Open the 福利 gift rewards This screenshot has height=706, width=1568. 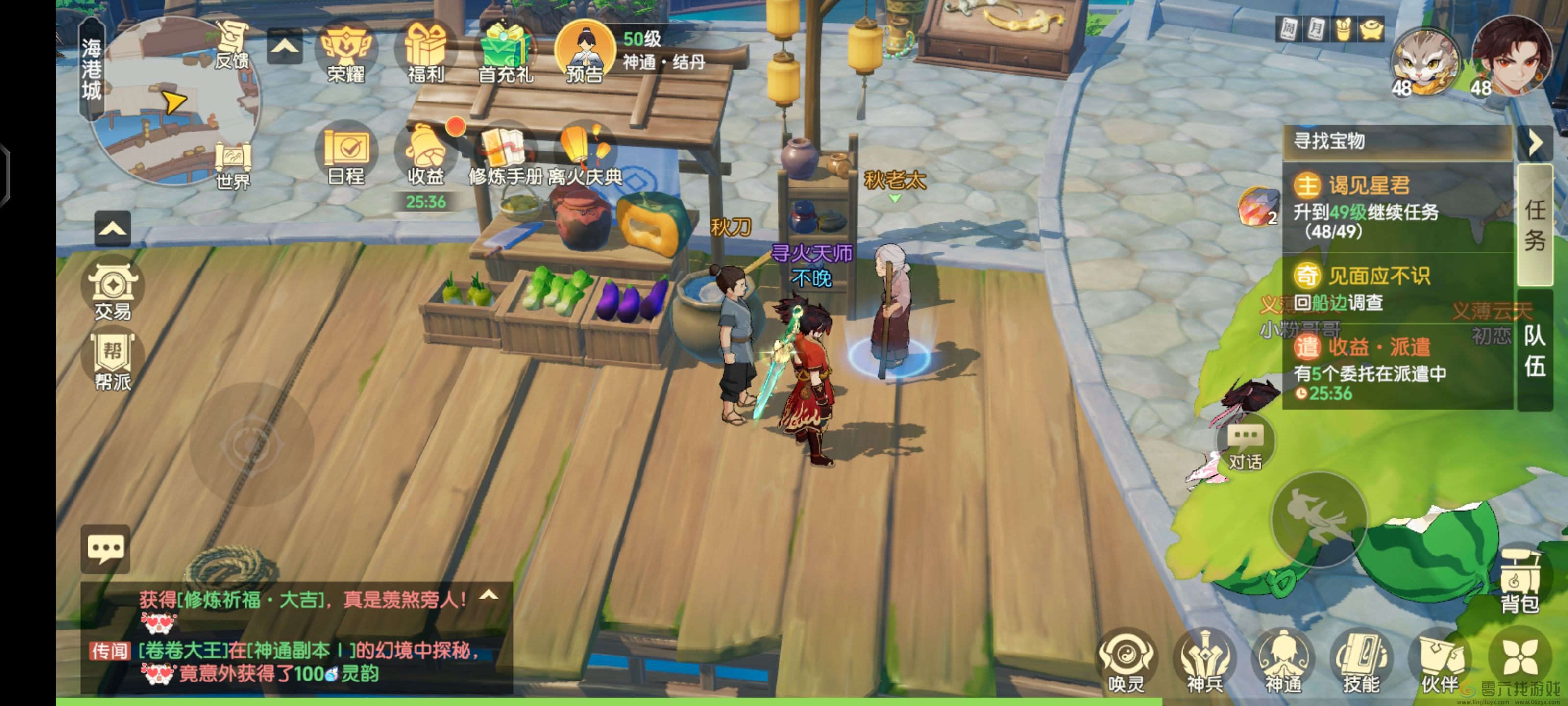425,52
